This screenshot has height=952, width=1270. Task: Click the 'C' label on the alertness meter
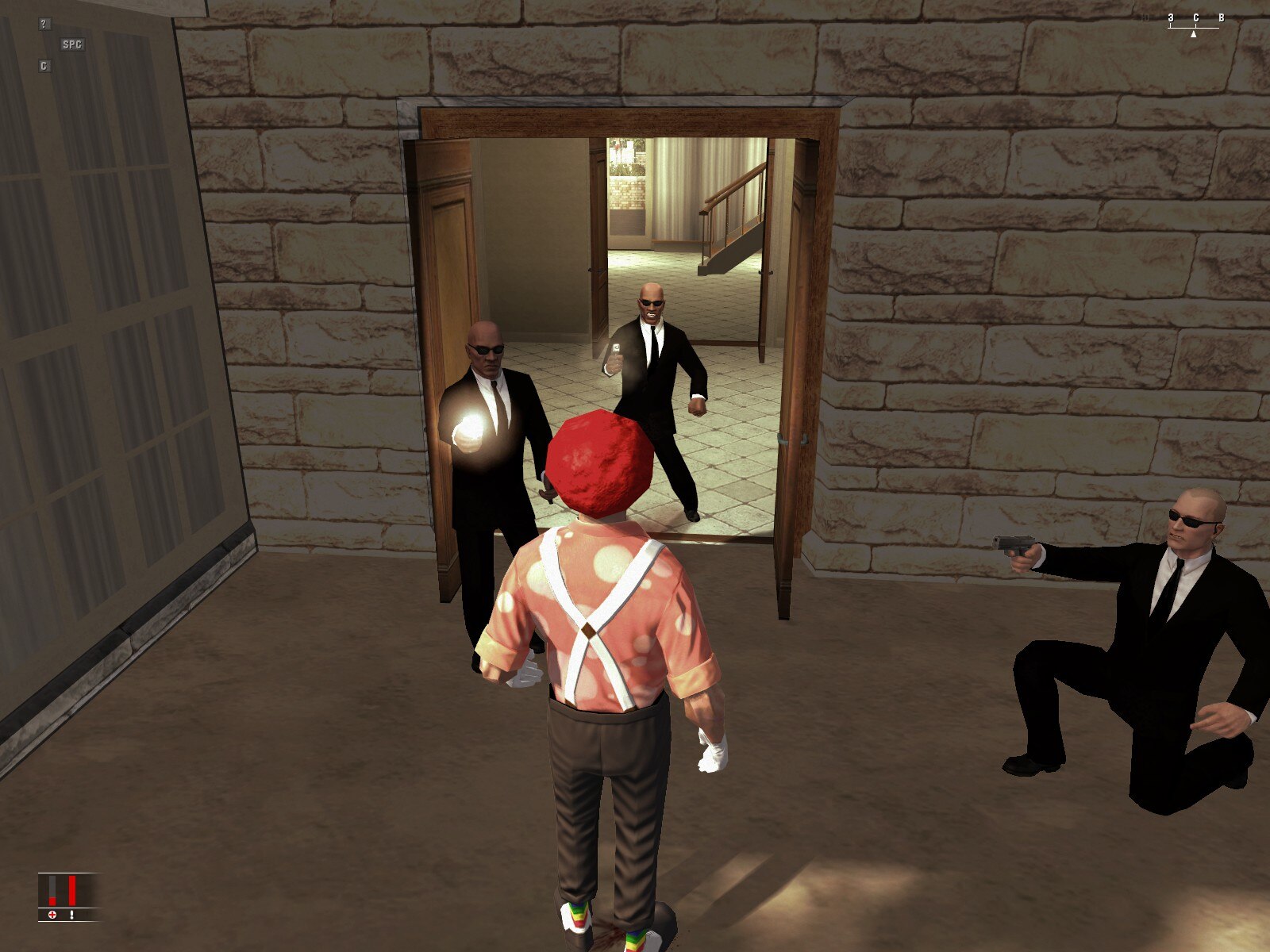tap(1196, 17)
